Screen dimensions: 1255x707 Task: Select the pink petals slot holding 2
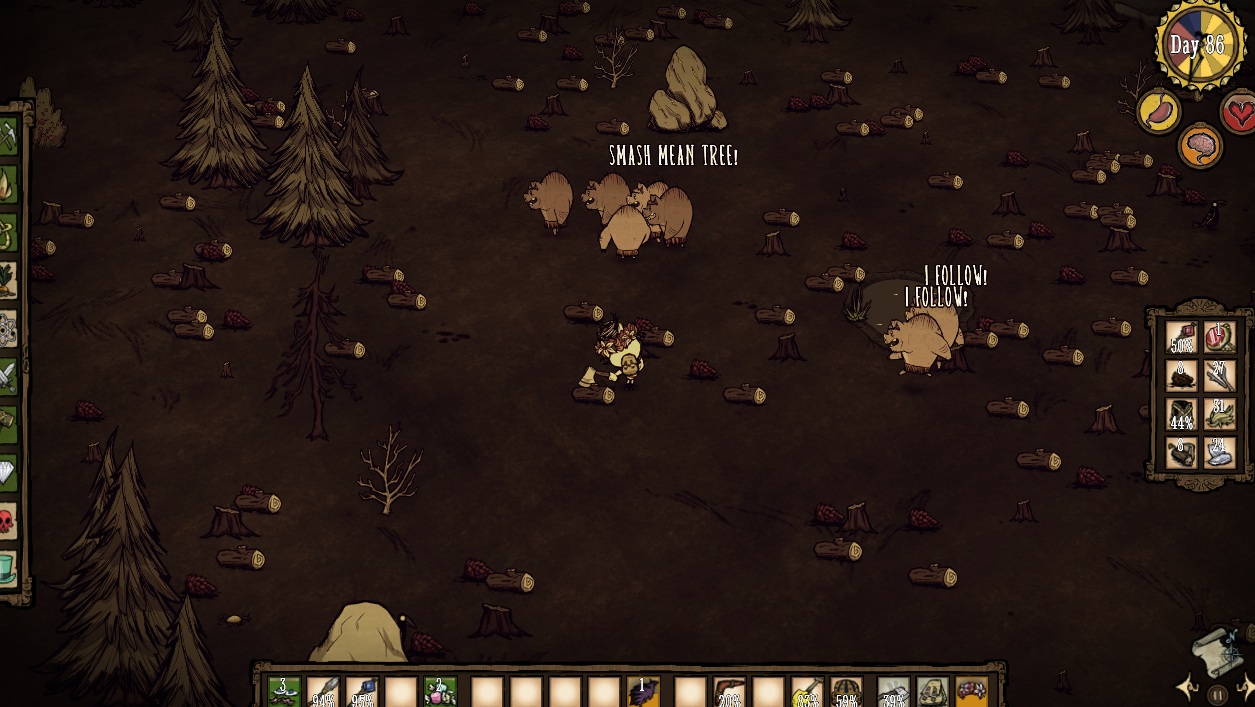coord(440,692)
